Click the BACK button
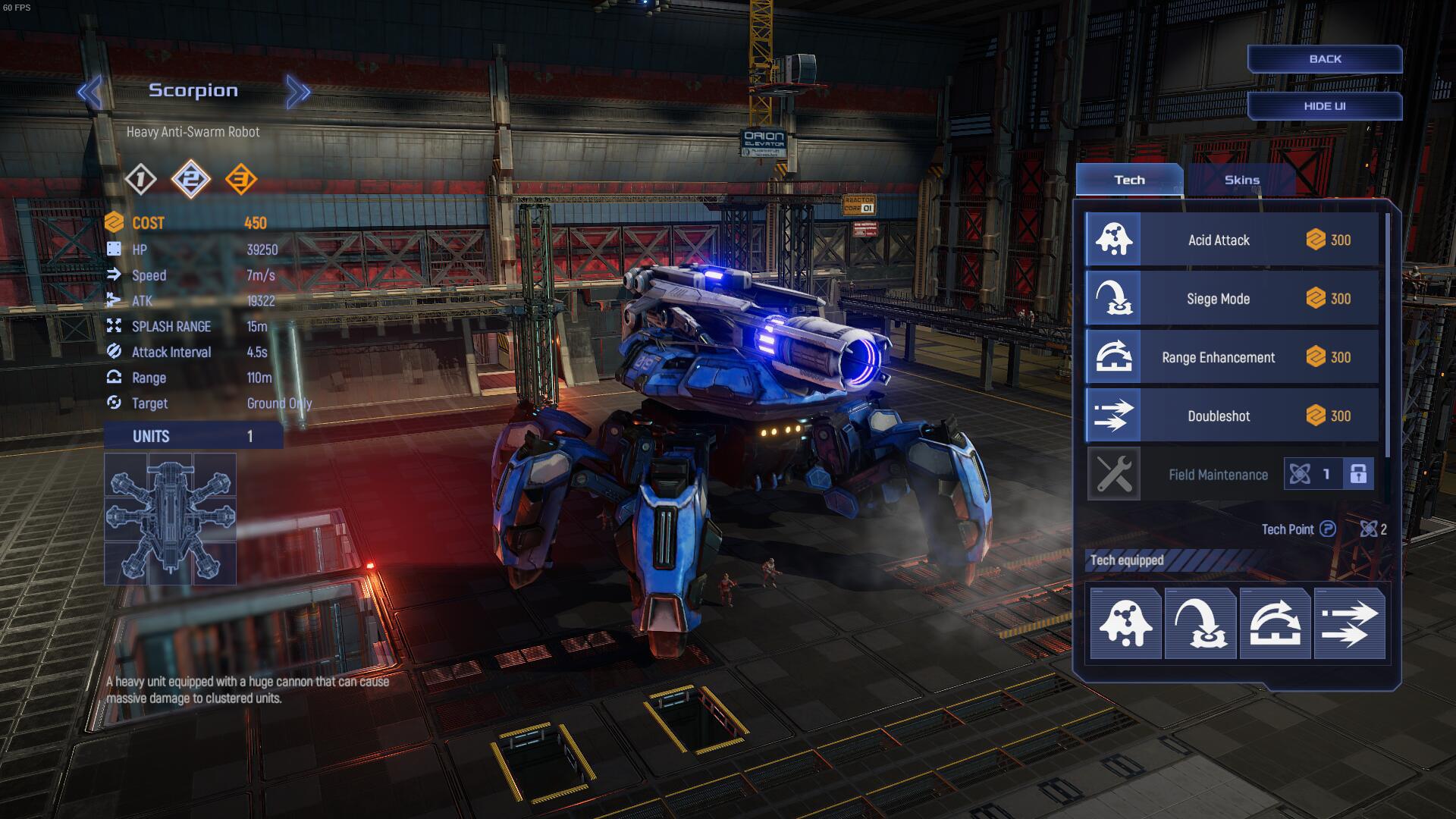The image size is (1456, 819). (x=1324, y=58)
